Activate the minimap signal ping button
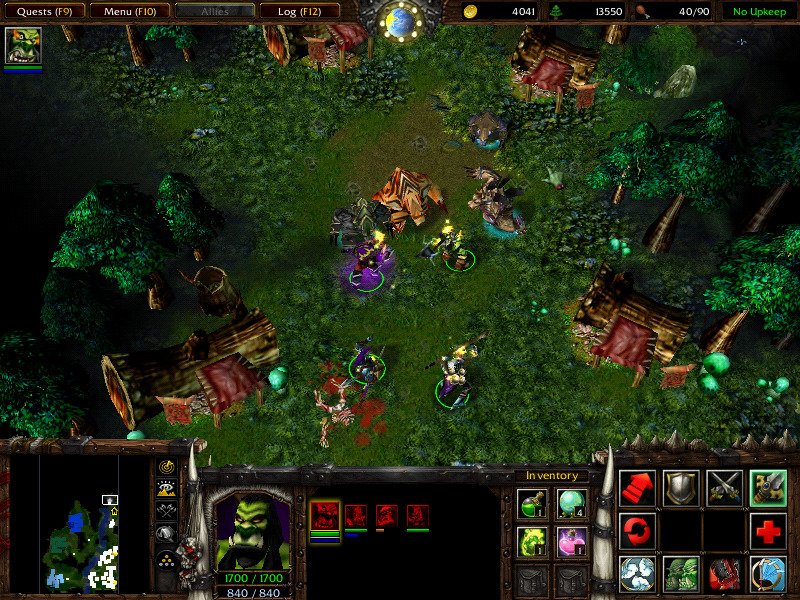The width and height of the screenshot is (800, 600). 166,467
